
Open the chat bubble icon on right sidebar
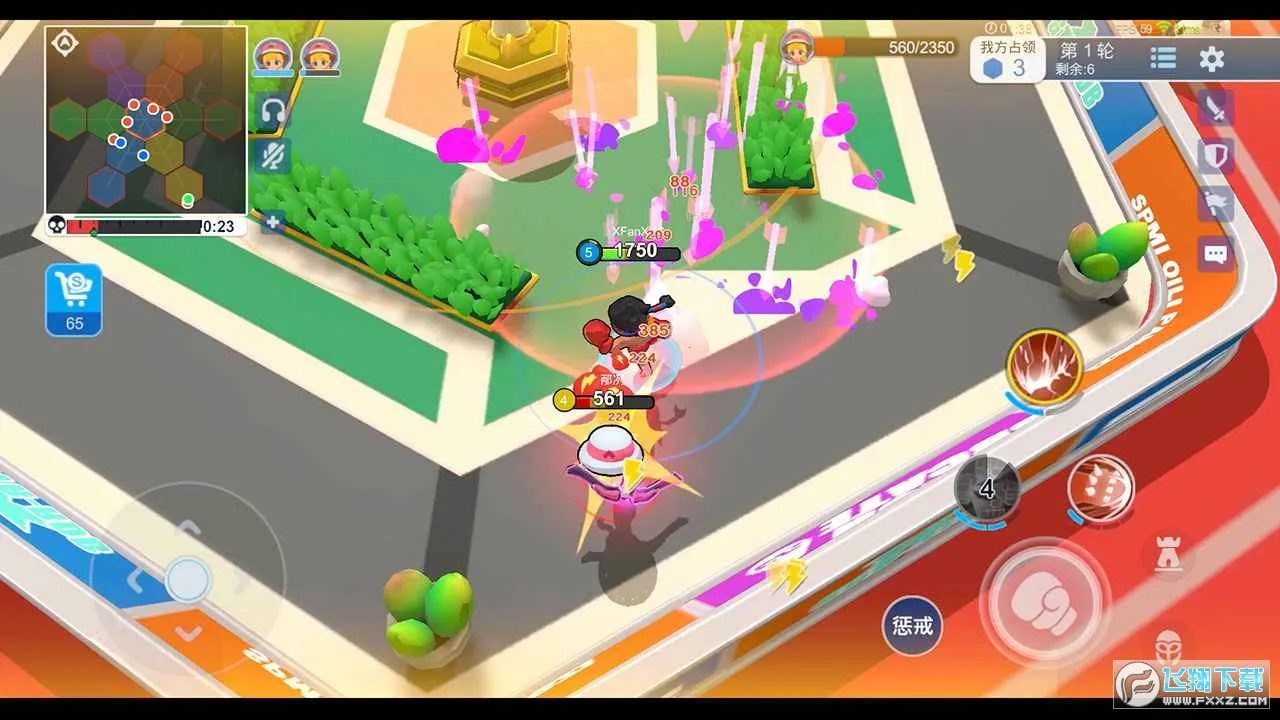pyautogui.click(x=1216, y=255)
